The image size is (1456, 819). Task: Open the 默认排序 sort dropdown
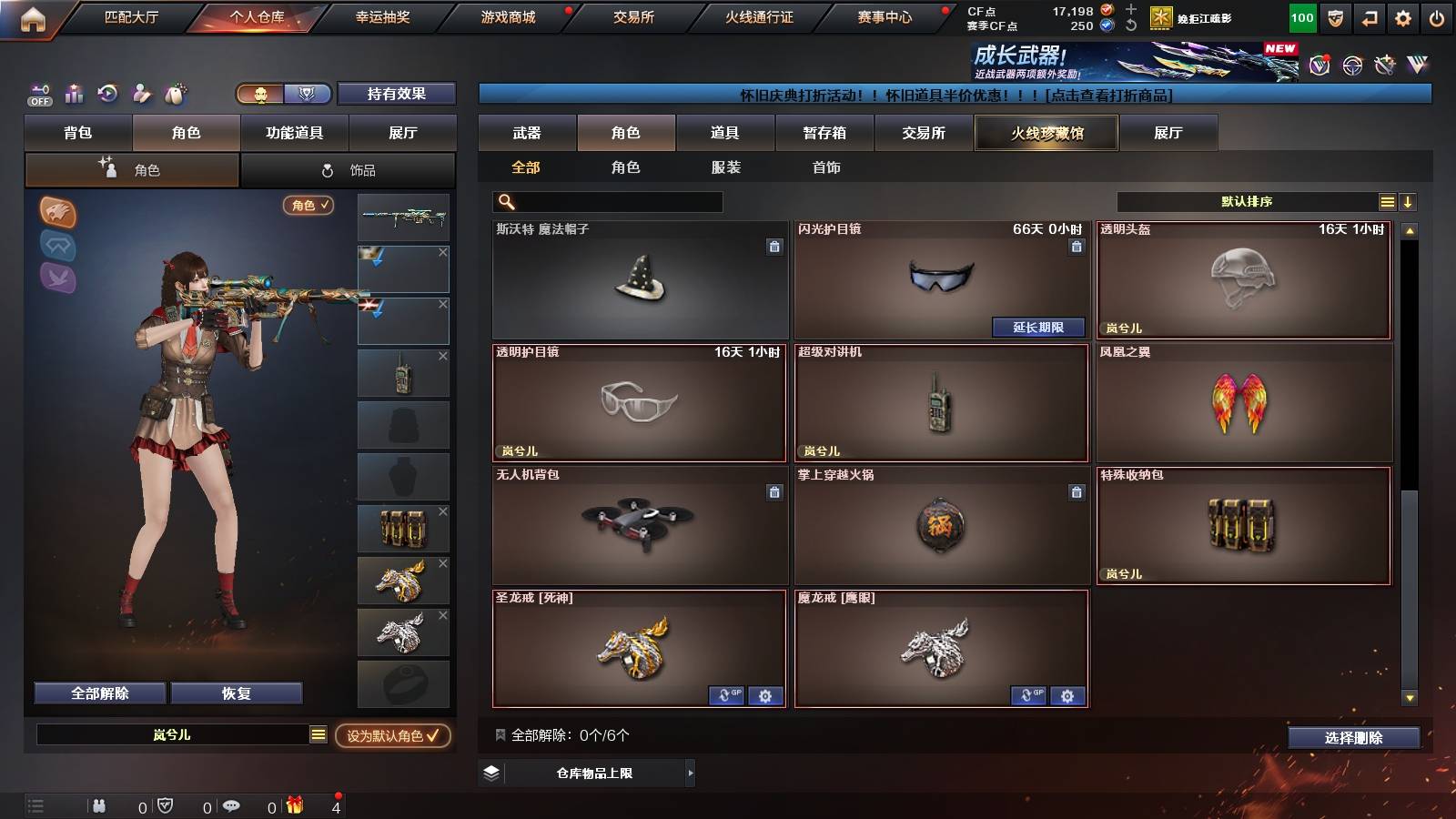(1247, 201)
